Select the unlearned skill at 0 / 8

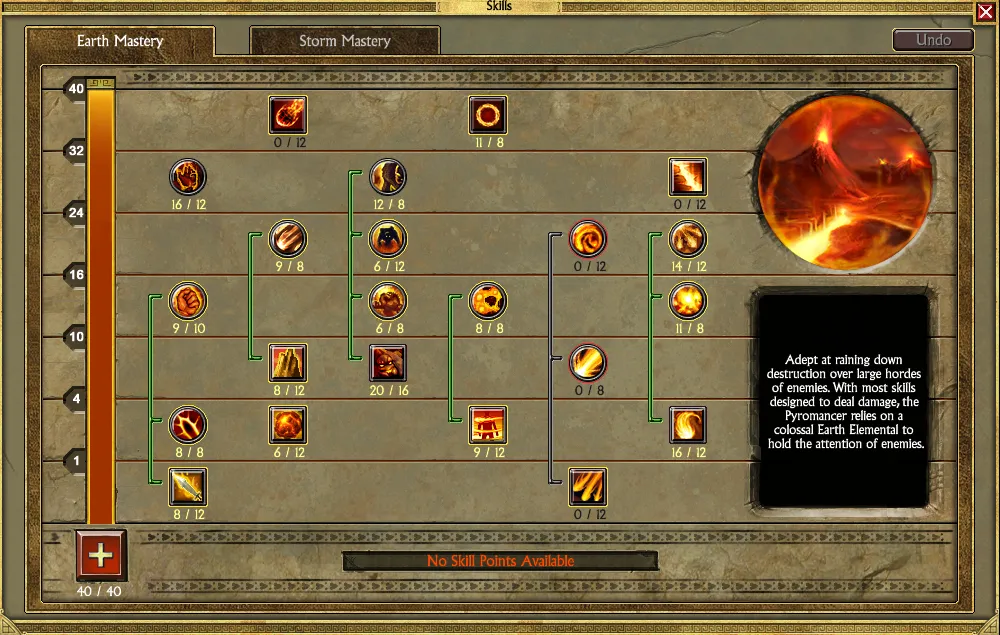point(588,363)
